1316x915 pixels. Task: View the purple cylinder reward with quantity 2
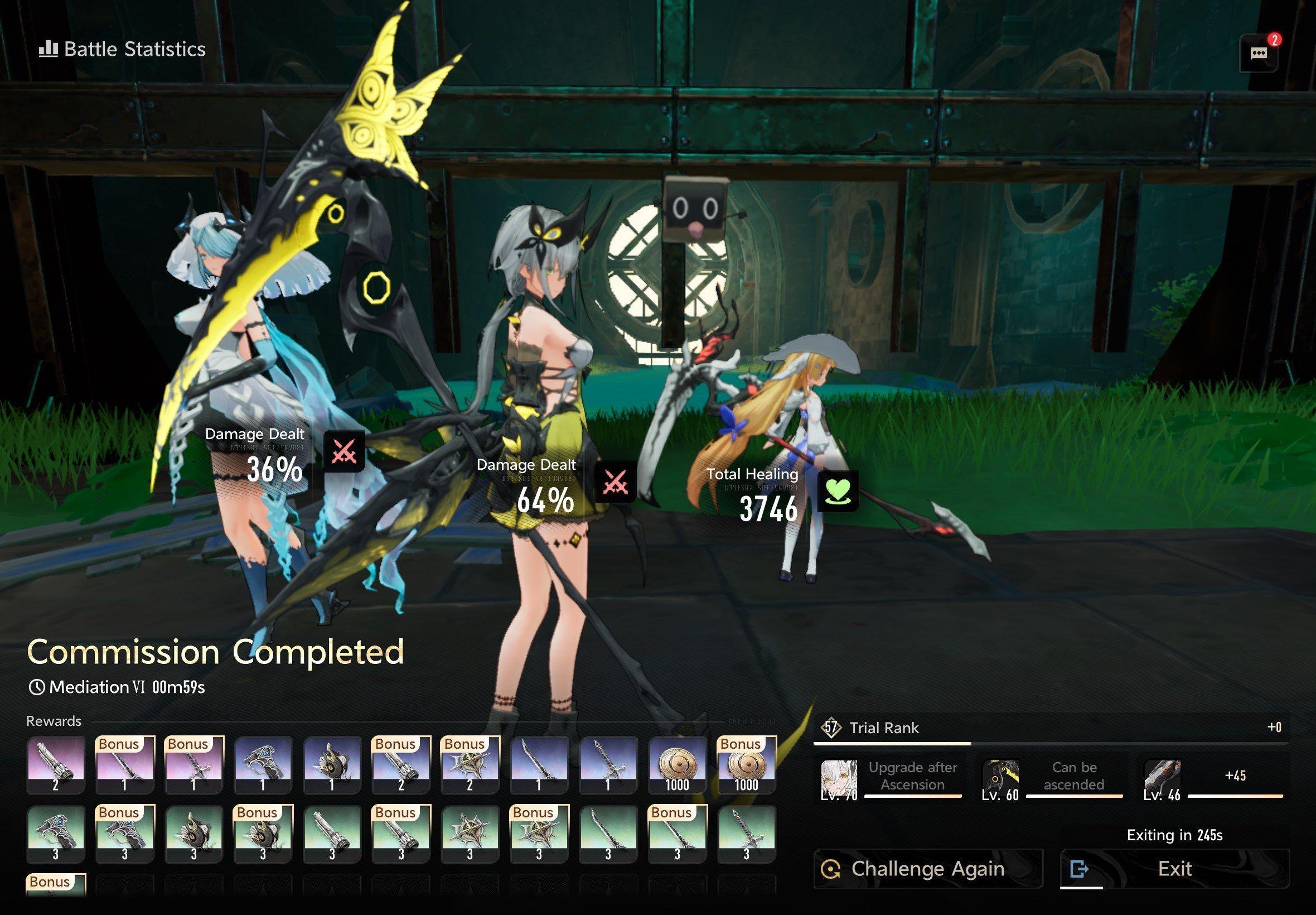tap(56, 765)
